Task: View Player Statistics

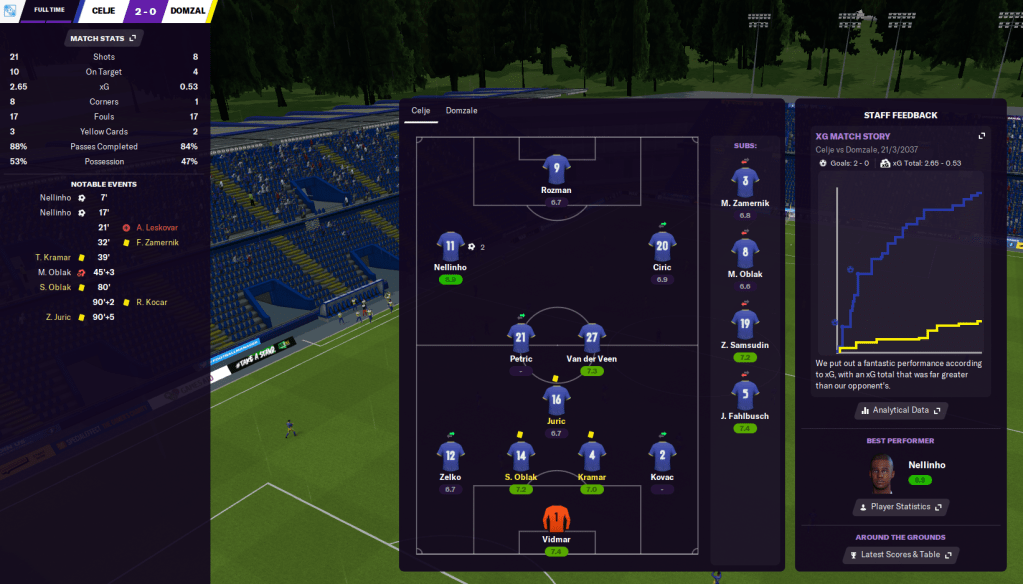Action: point(900,507)
